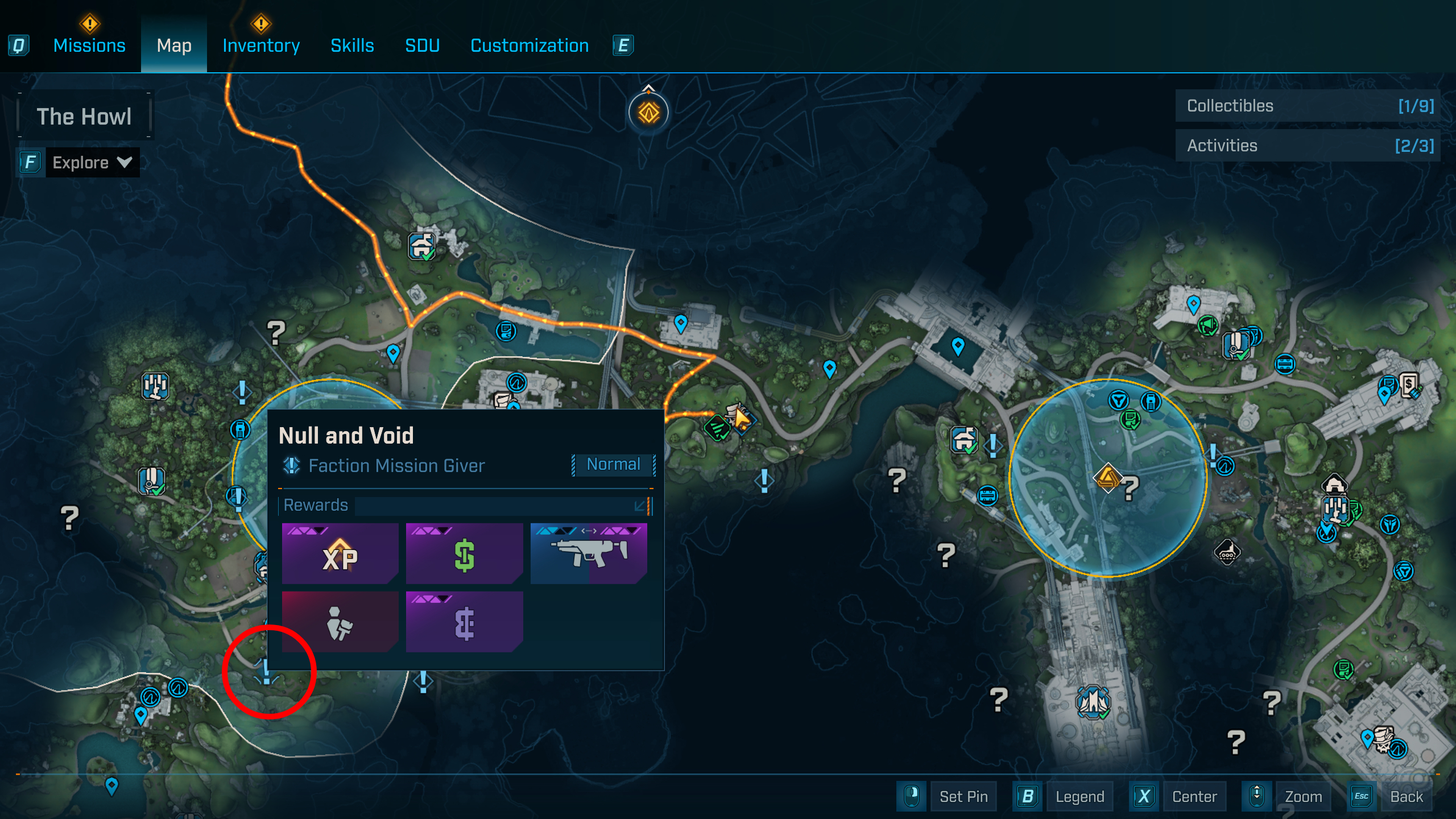The width and height of the screenshot is (1456, 819).
Task: Expand the Explore dropdown
Action: pyautogui.click(x=92, y=163)
